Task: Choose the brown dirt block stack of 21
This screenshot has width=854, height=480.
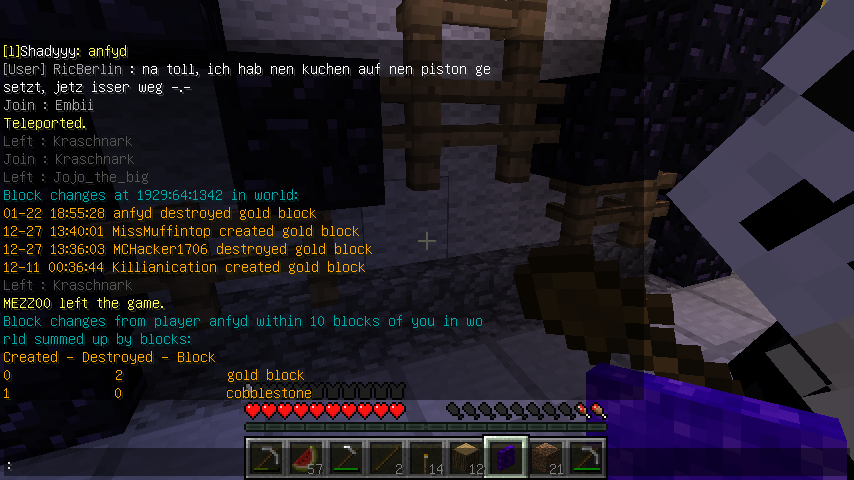Action: [x=547, y=458]
